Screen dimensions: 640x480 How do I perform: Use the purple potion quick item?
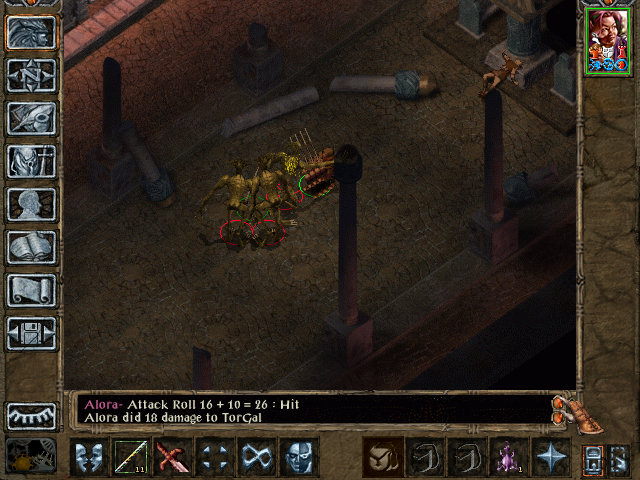point(509,458)
